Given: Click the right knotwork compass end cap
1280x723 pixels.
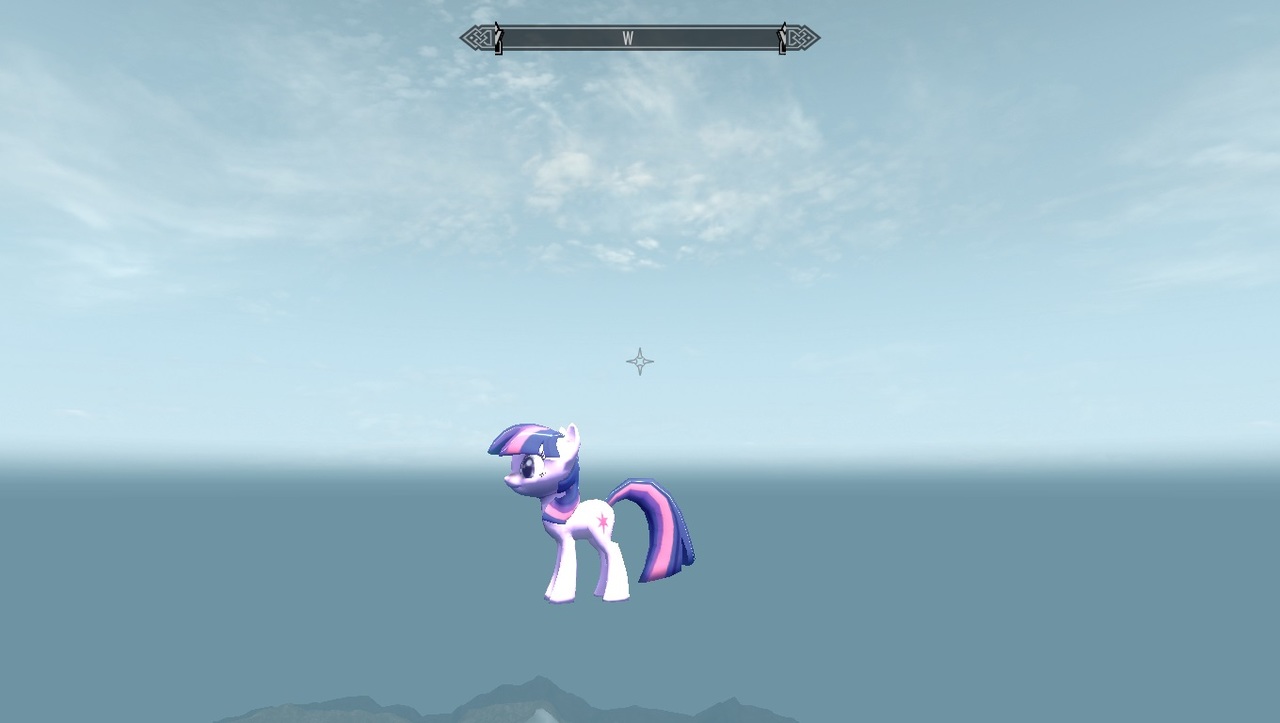Looking at the screenshot, I should pyautogui.click(x=802, y=37).
